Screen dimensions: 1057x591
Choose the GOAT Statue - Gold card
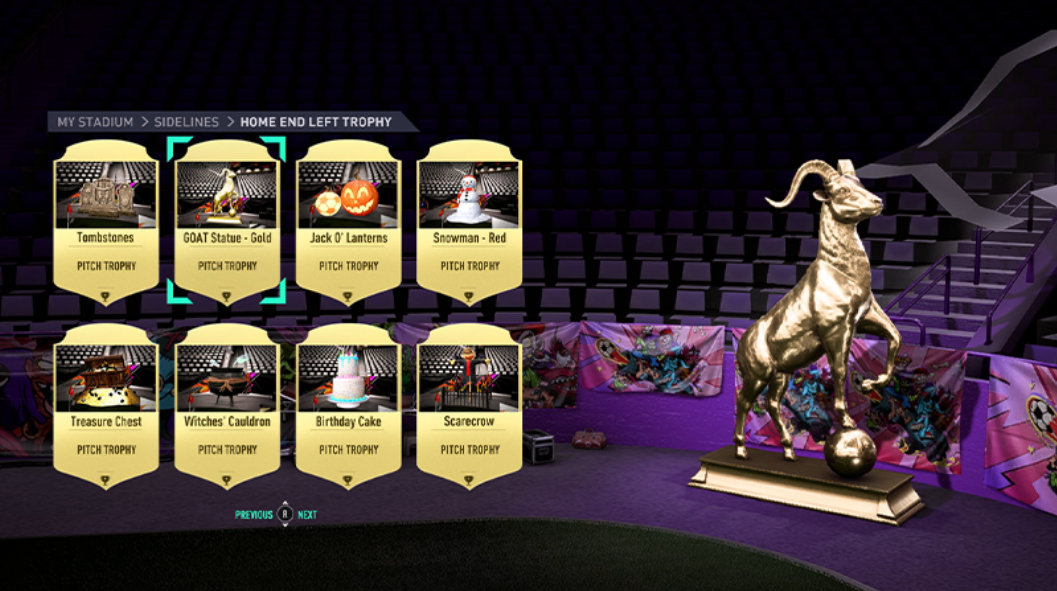[227, 222]
